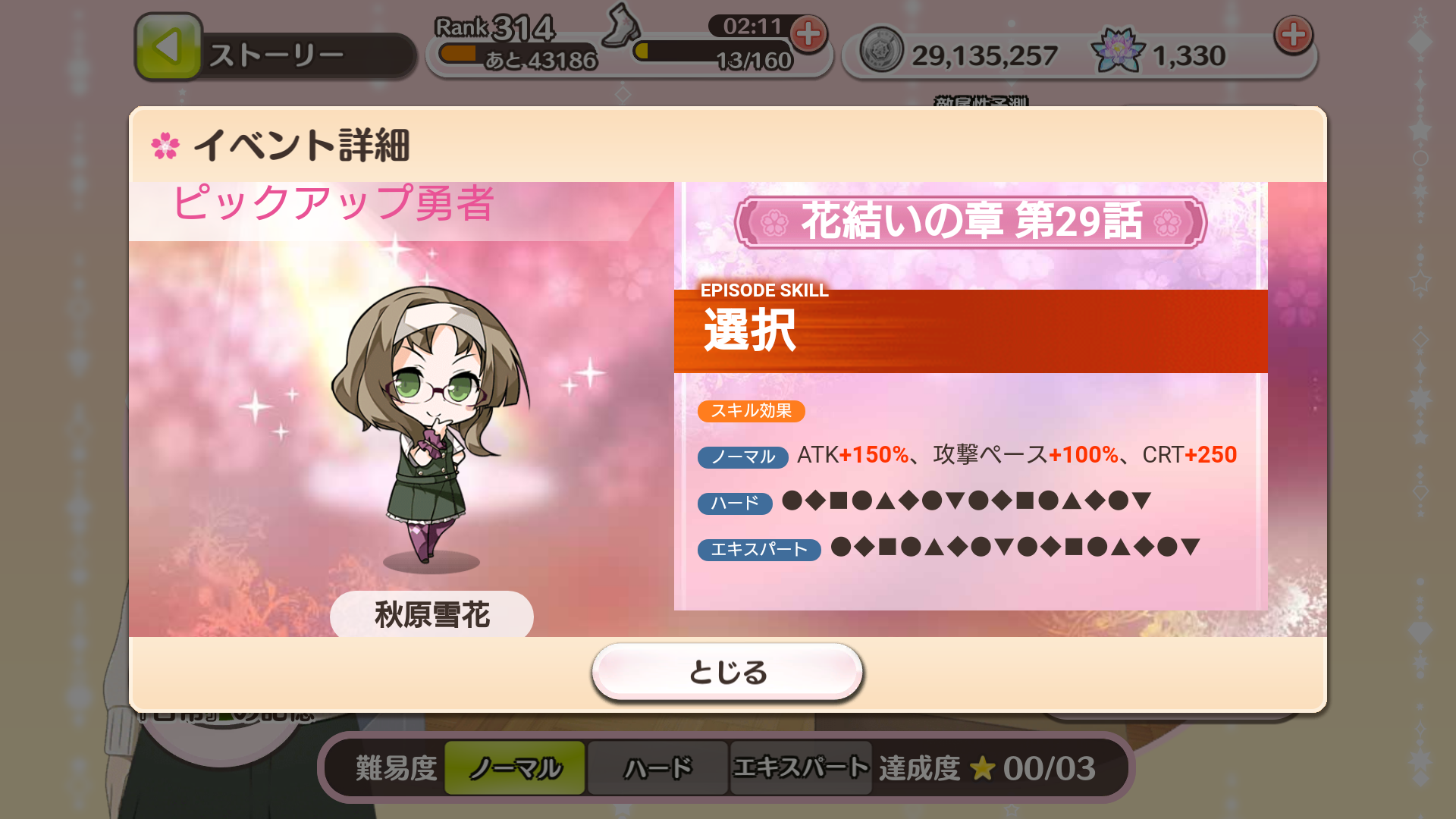This screenshot has height=819, width=1456.
Task: Go back using the green arrow button
Action: point(168,47)
